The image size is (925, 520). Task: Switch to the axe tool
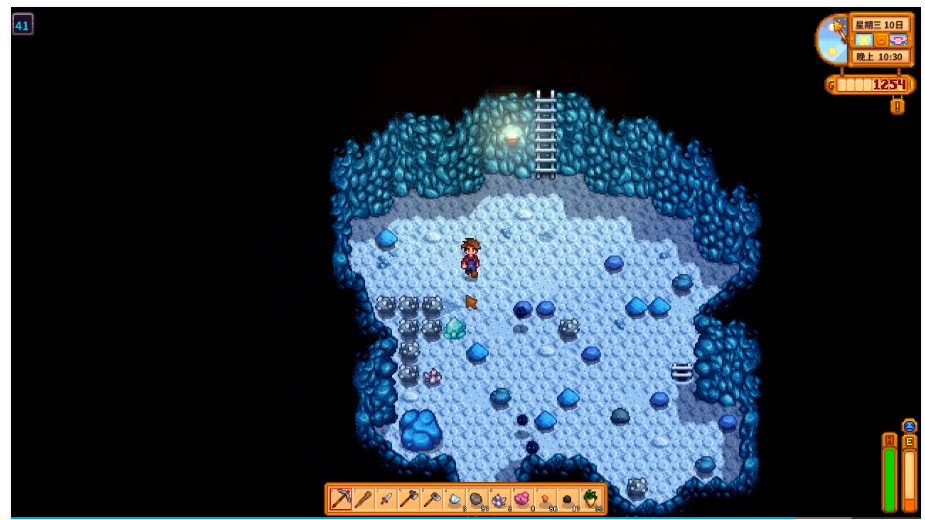point(410,498)
